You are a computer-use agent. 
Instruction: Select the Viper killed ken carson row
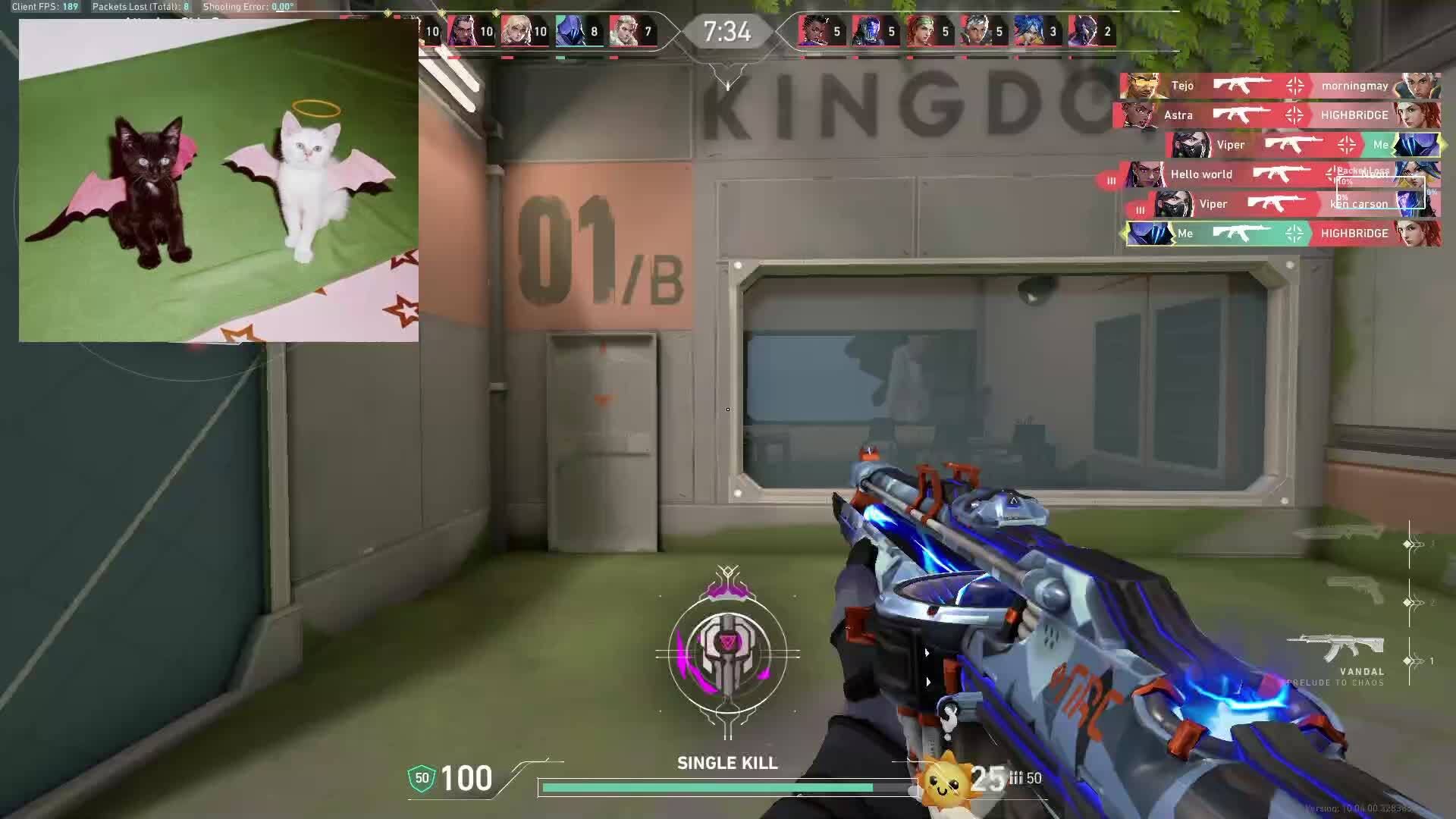tap(1289, 204)
